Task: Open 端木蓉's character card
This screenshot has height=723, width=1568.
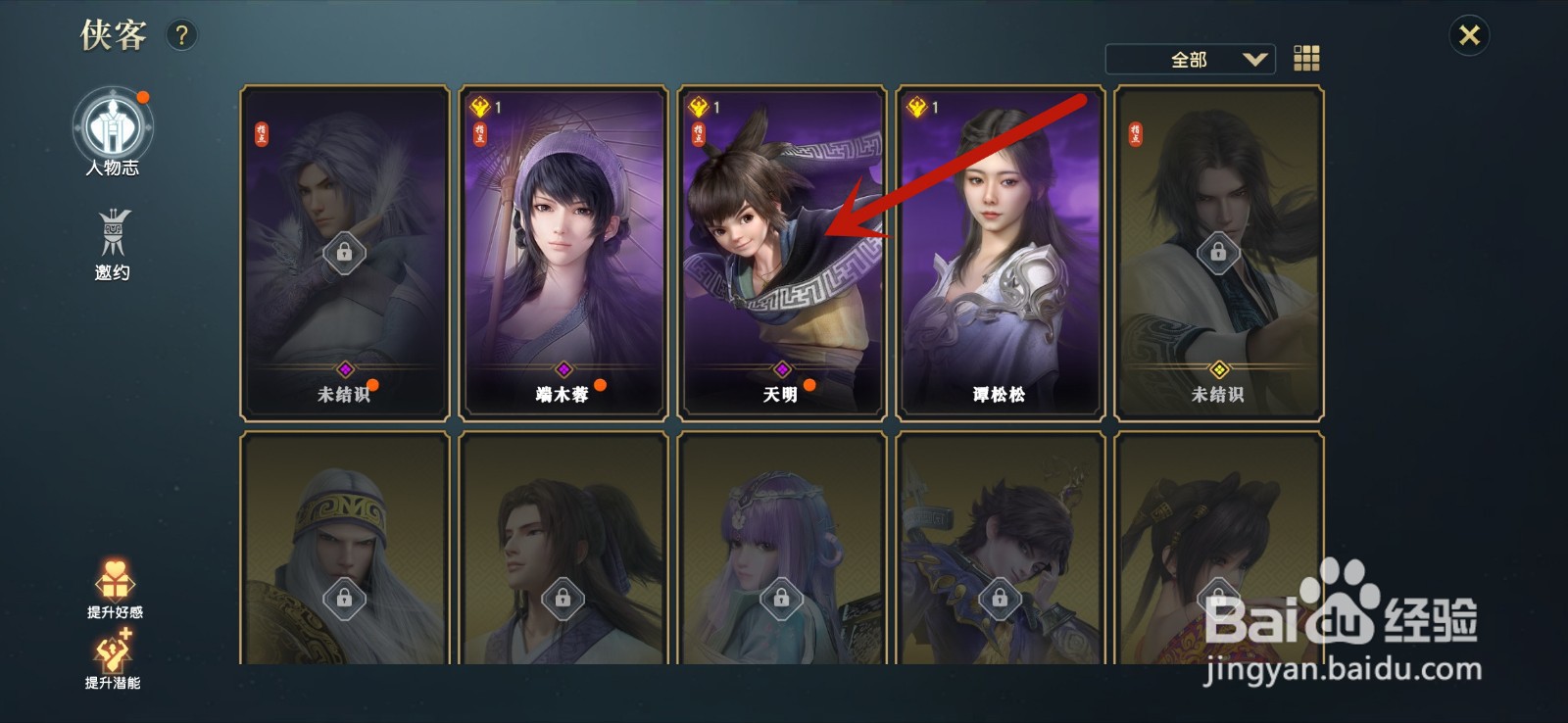Action: (563, 245)
